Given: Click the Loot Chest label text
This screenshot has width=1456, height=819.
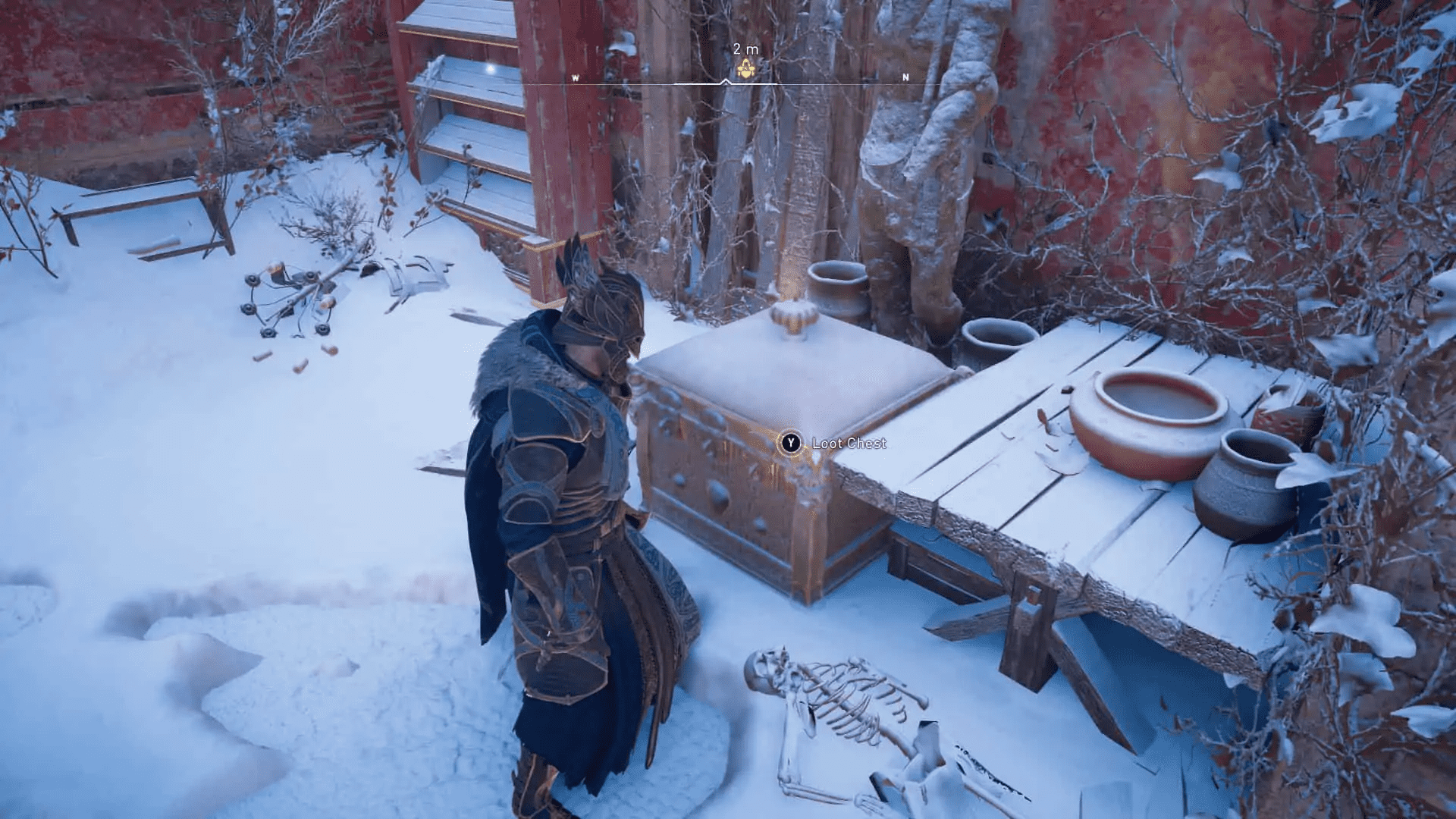Looking at the screenshot, I should pyautogui.click(x=849, y=442).
